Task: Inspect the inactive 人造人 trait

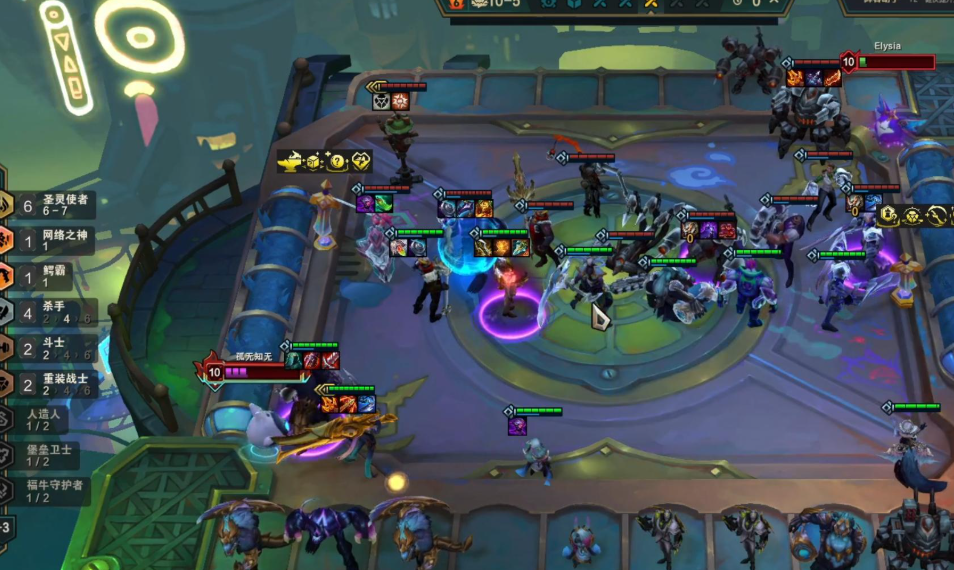Action: coord(45,420)
